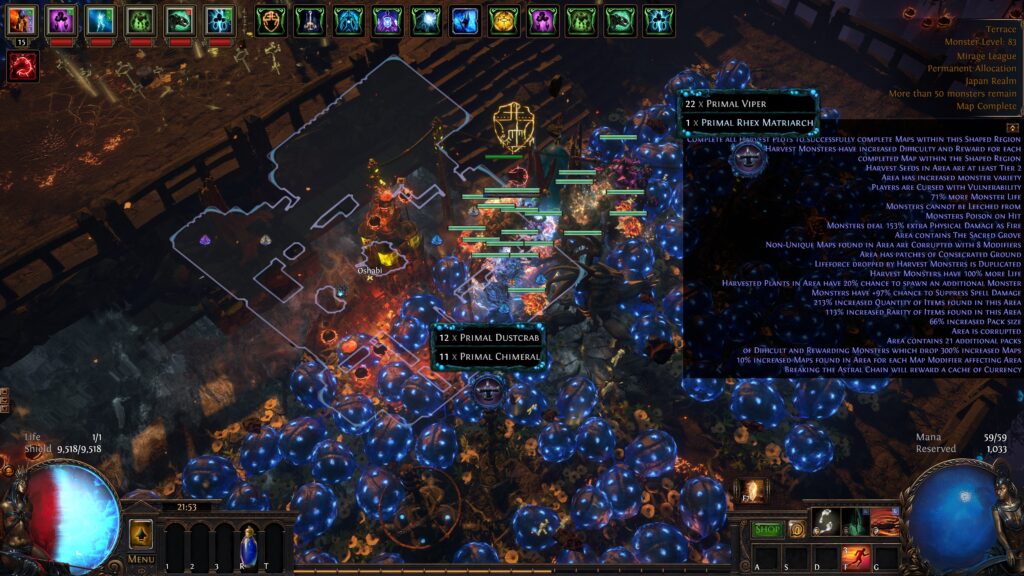Select the white smoke skill icon
1024x576 pixels.
click(x=826, y=522)
